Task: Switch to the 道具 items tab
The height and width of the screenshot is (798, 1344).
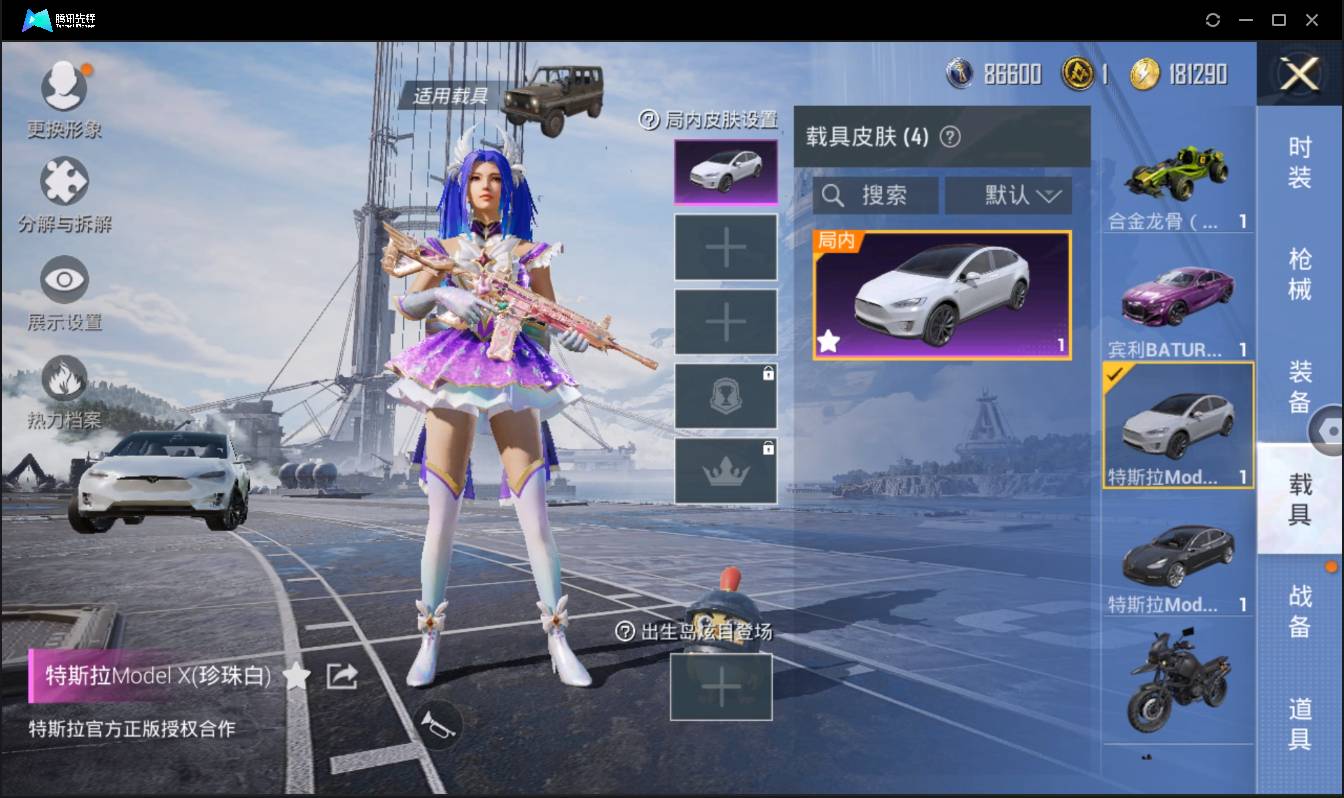Action: [1299, 723]
